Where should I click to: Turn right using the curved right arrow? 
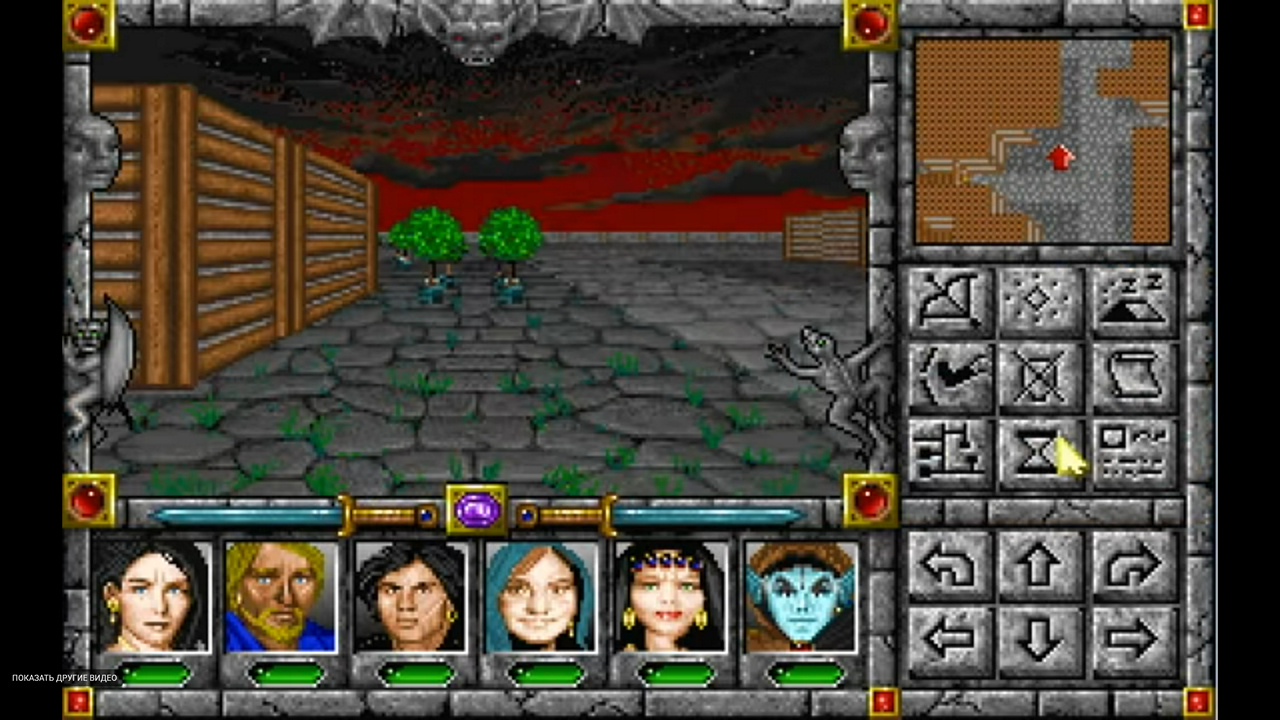pos(1134,566)
